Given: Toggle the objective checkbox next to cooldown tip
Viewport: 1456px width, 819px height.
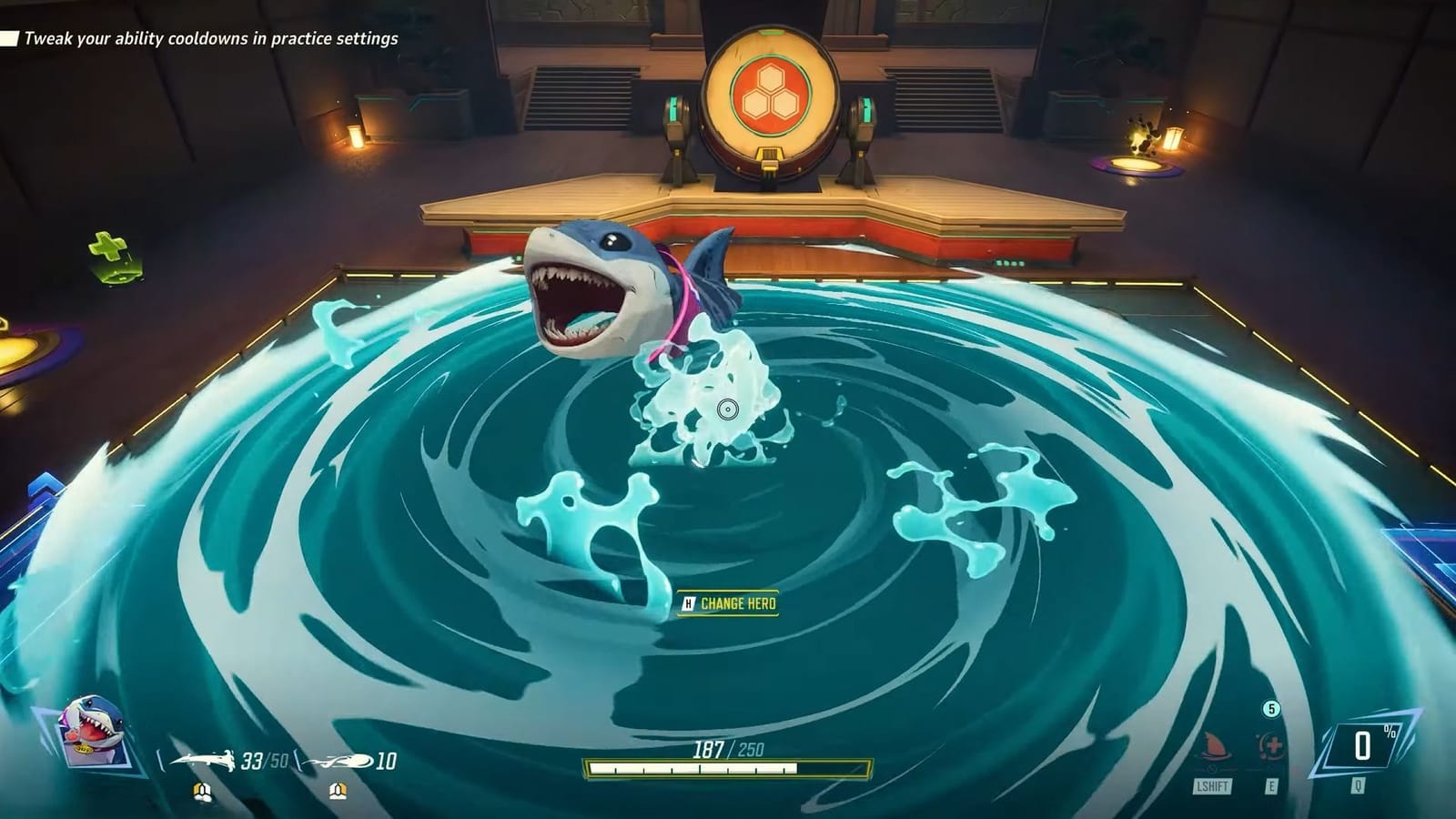Looking at the screenshot, I should tap(9, 40).
